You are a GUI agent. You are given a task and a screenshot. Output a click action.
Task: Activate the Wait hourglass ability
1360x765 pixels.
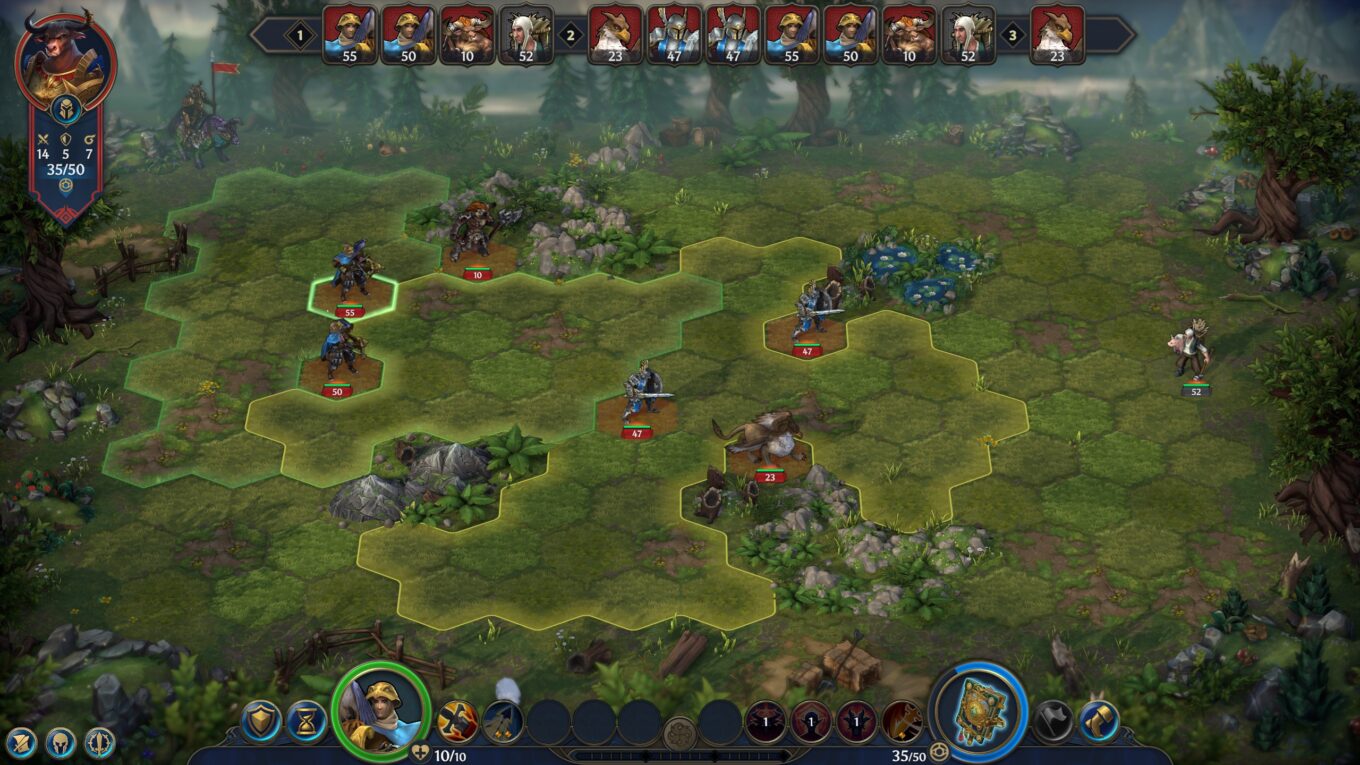[305, 721]
